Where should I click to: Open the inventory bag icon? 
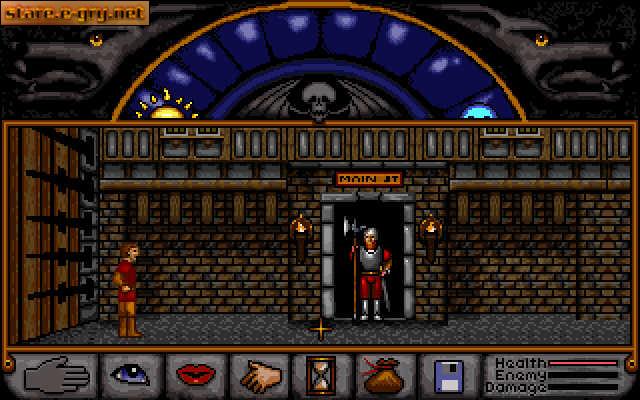pos(385,375)
